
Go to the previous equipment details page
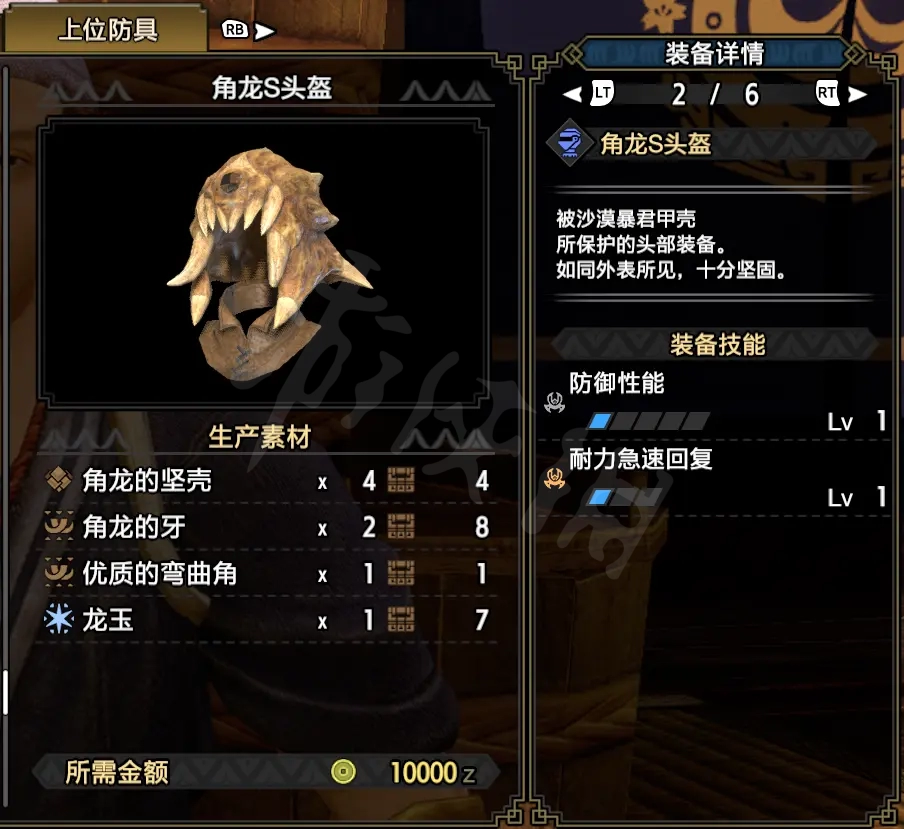591,94
